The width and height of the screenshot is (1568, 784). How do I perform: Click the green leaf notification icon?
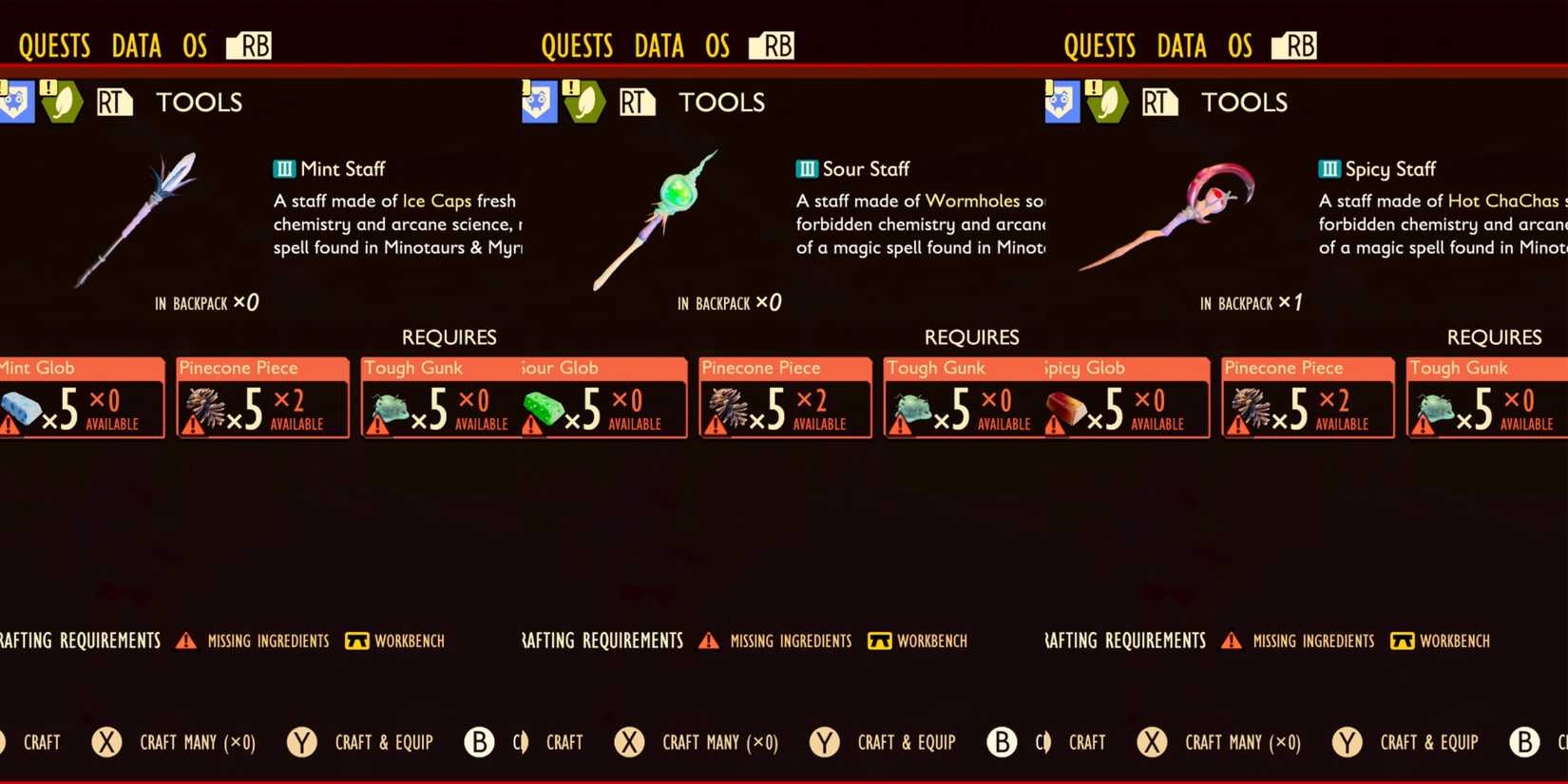[63, 102]
